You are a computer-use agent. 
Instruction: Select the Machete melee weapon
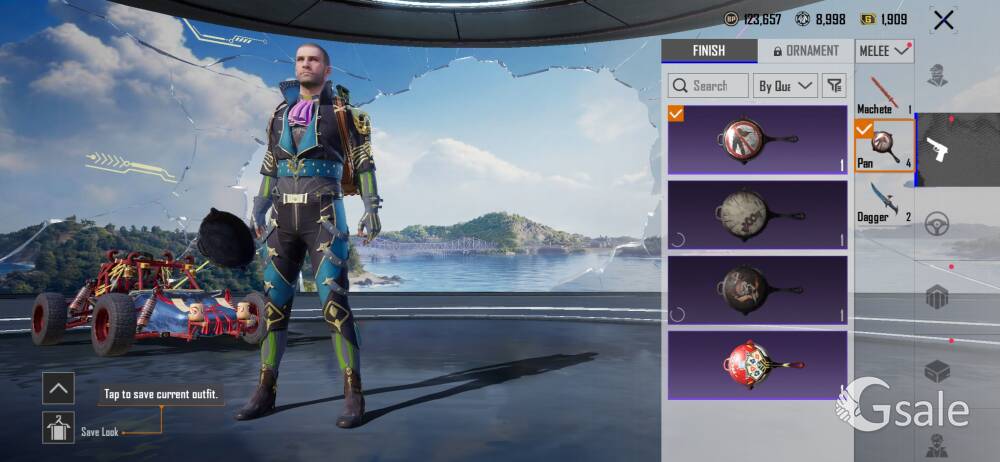tap(884, 95)
